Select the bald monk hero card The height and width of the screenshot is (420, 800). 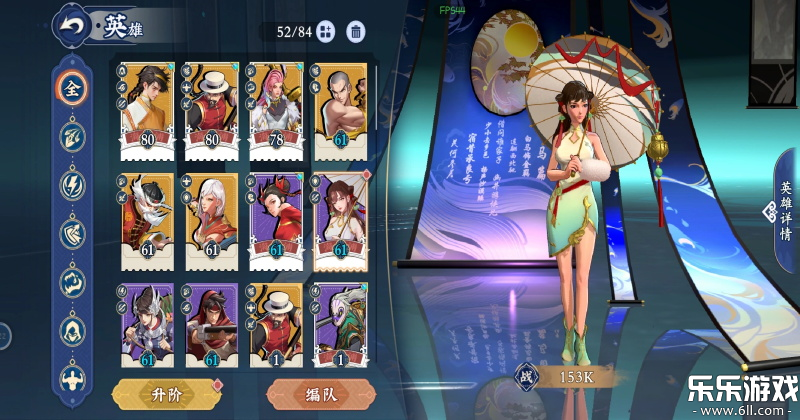(x=339, y=111)
